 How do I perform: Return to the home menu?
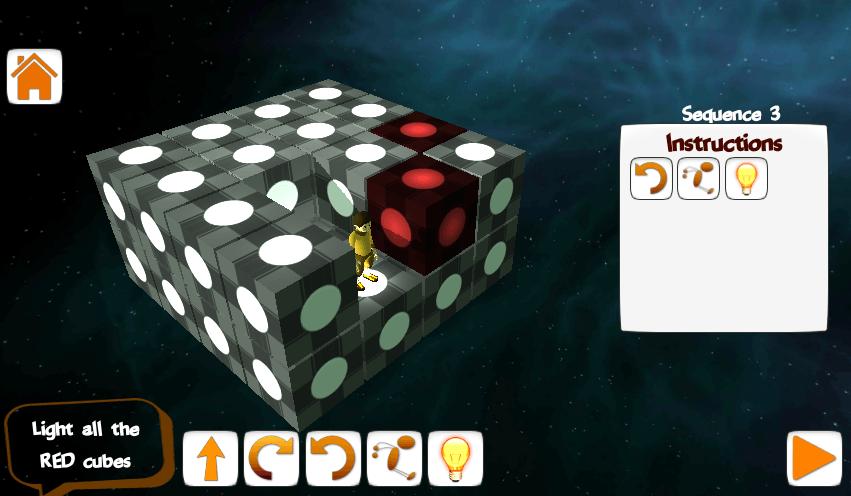35,76
